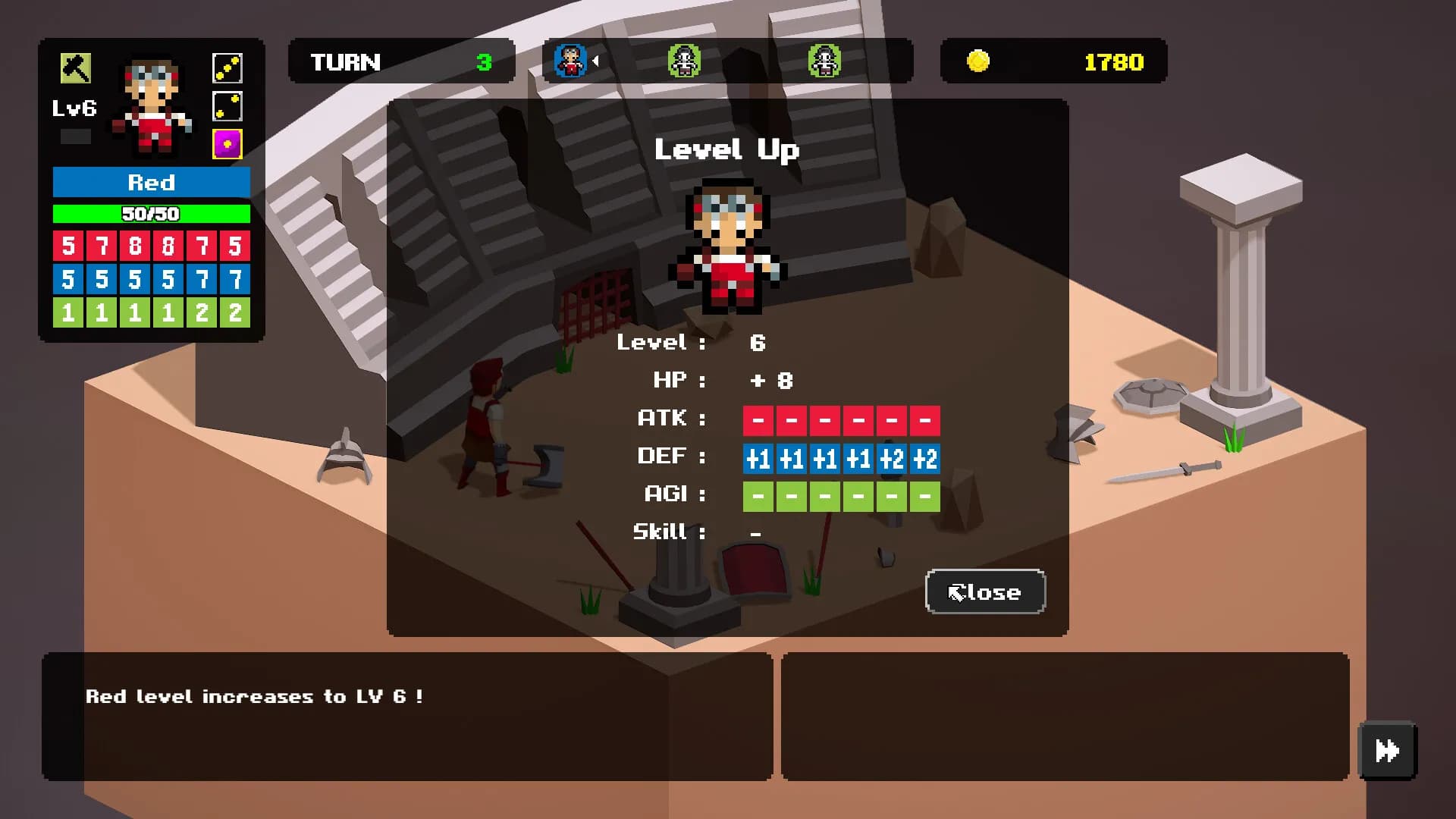Select the purple dice slot
The width and height of the screenshot is (1456, 819).
point(227,144)
